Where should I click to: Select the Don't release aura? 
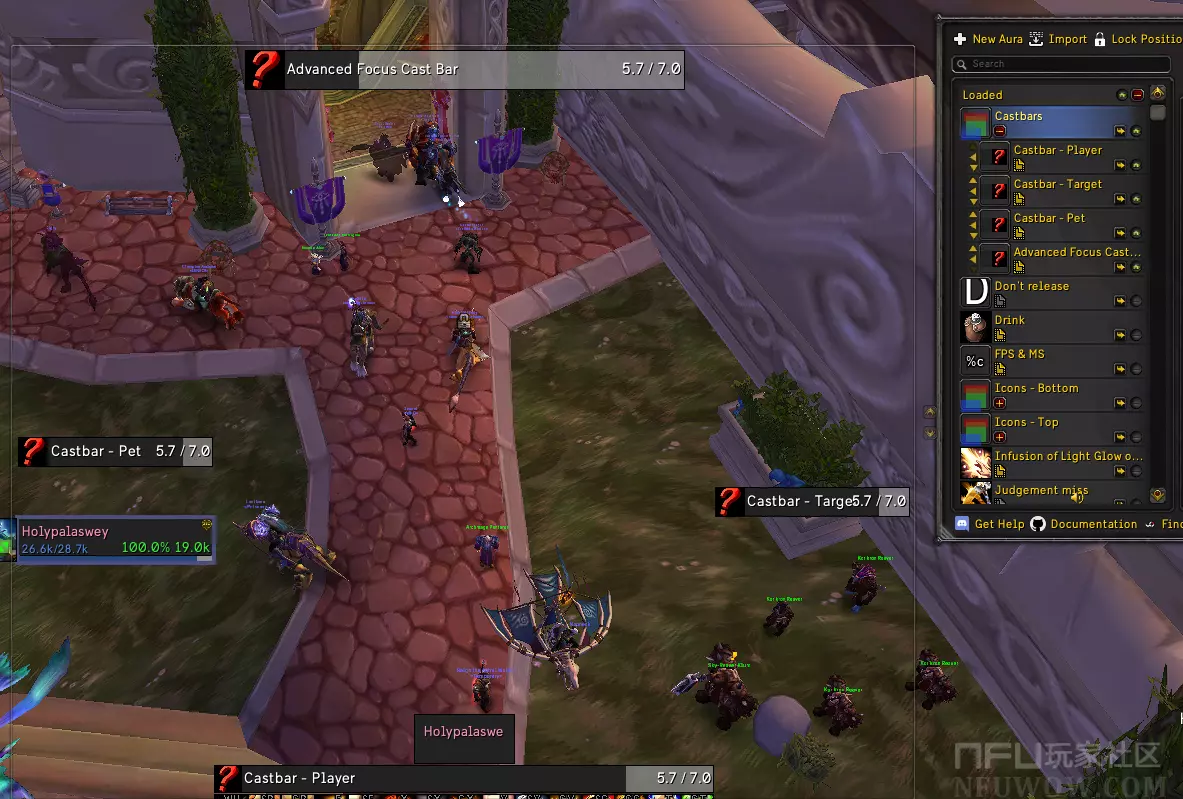click(x=1032, y=287)
